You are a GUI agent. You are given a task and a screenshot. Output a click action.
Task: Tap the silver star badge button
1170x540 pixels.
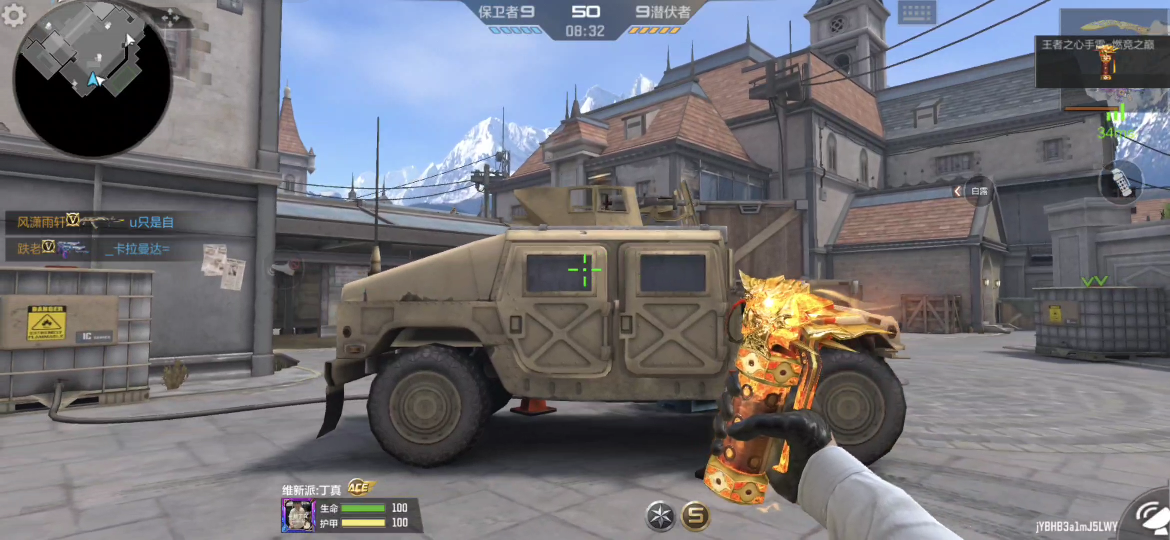coord(660,515)
